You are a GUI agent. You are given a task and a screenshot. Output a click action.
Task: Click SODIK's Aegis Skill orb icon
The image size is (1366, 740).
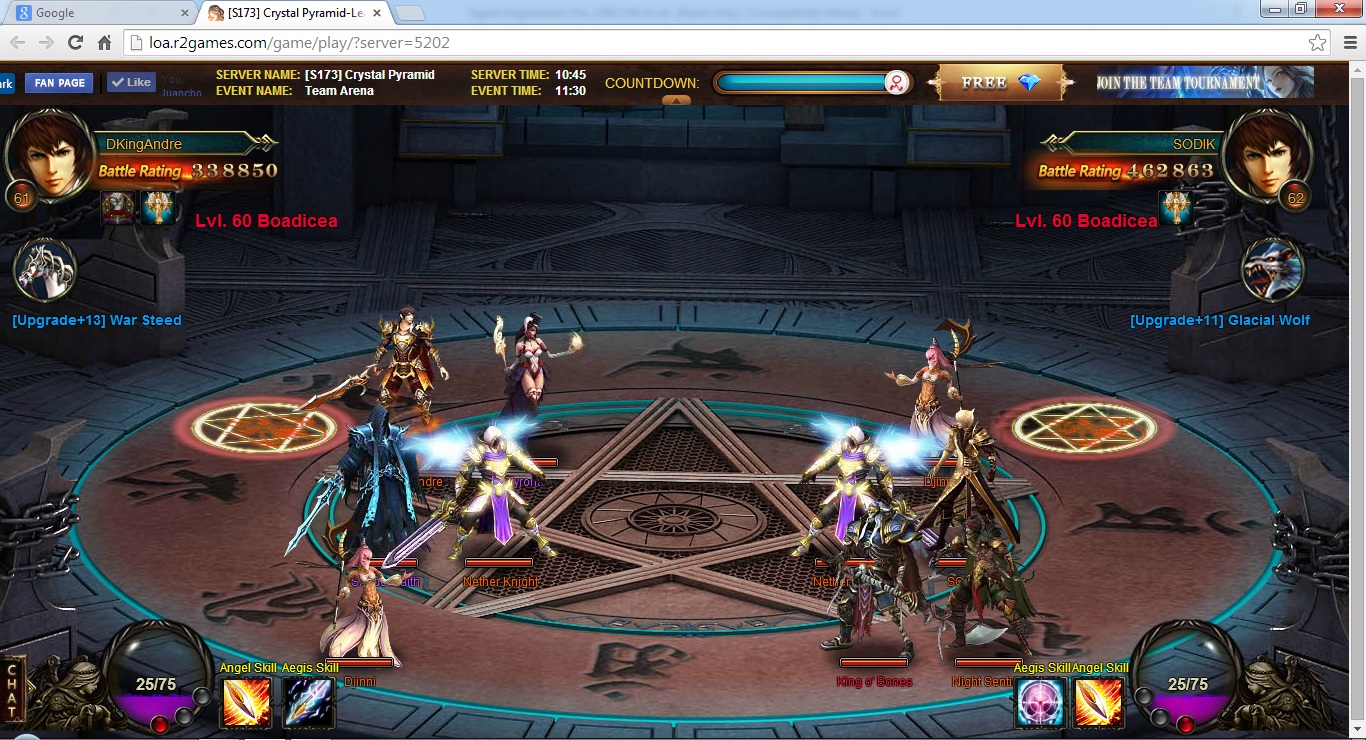click(1041, 702)
